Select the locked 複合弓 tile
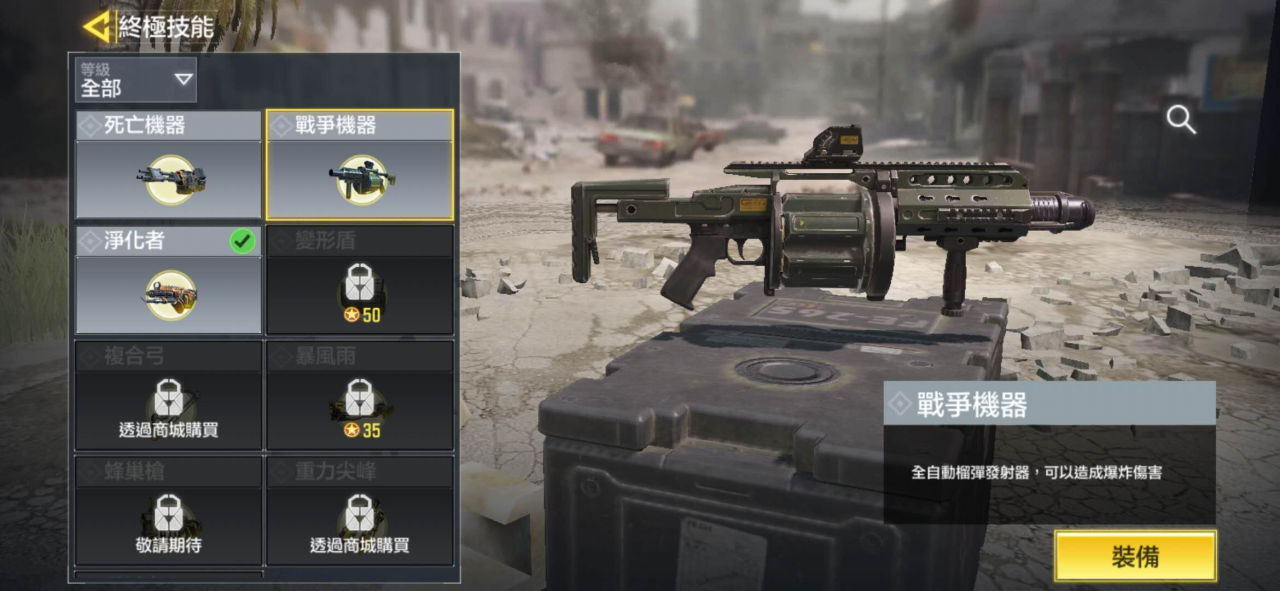Image resolution: width=1280 pixels, height=591 pixels. 169,396
